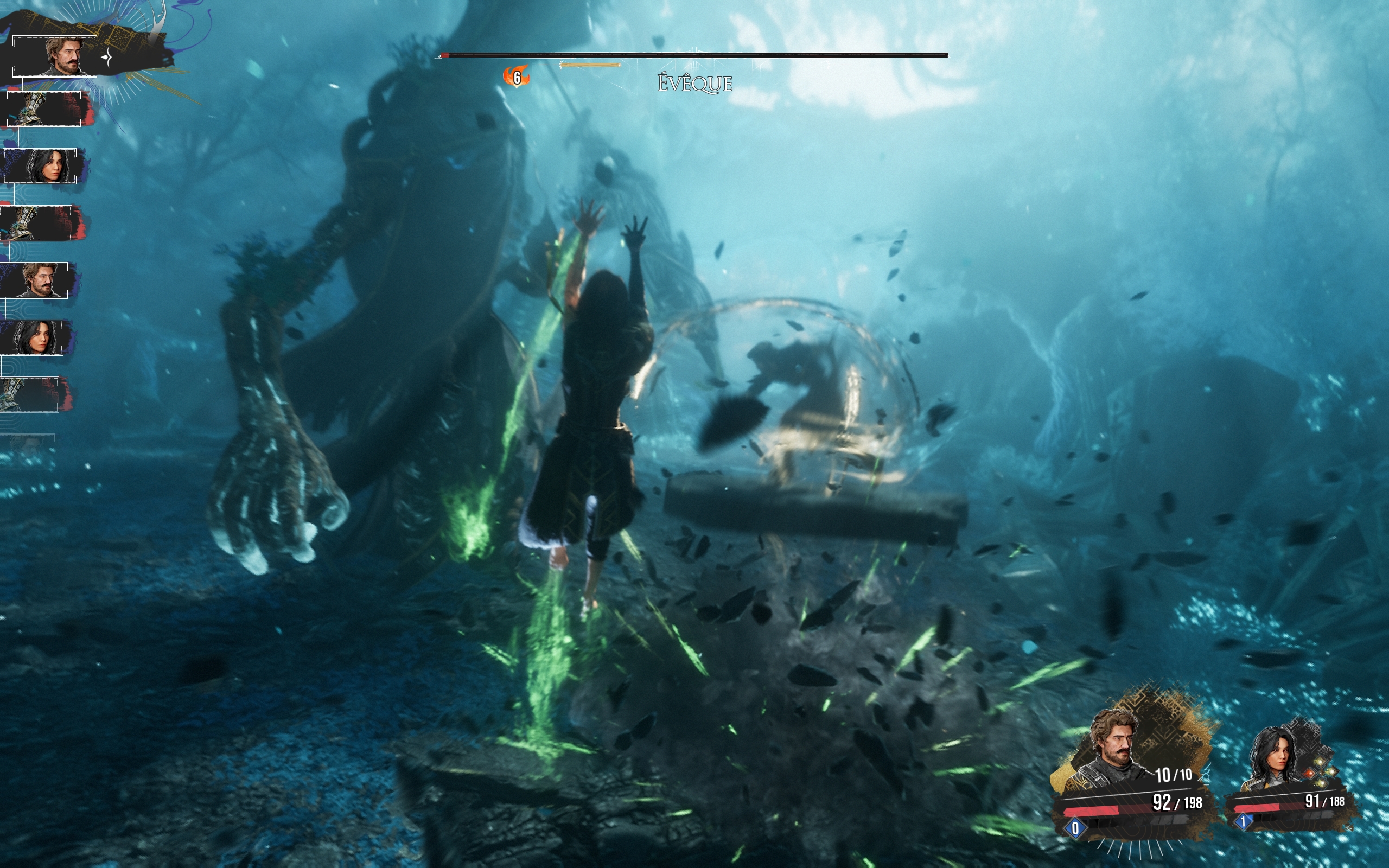Click the burning status icon showing 6 stacks

[515, 76]
